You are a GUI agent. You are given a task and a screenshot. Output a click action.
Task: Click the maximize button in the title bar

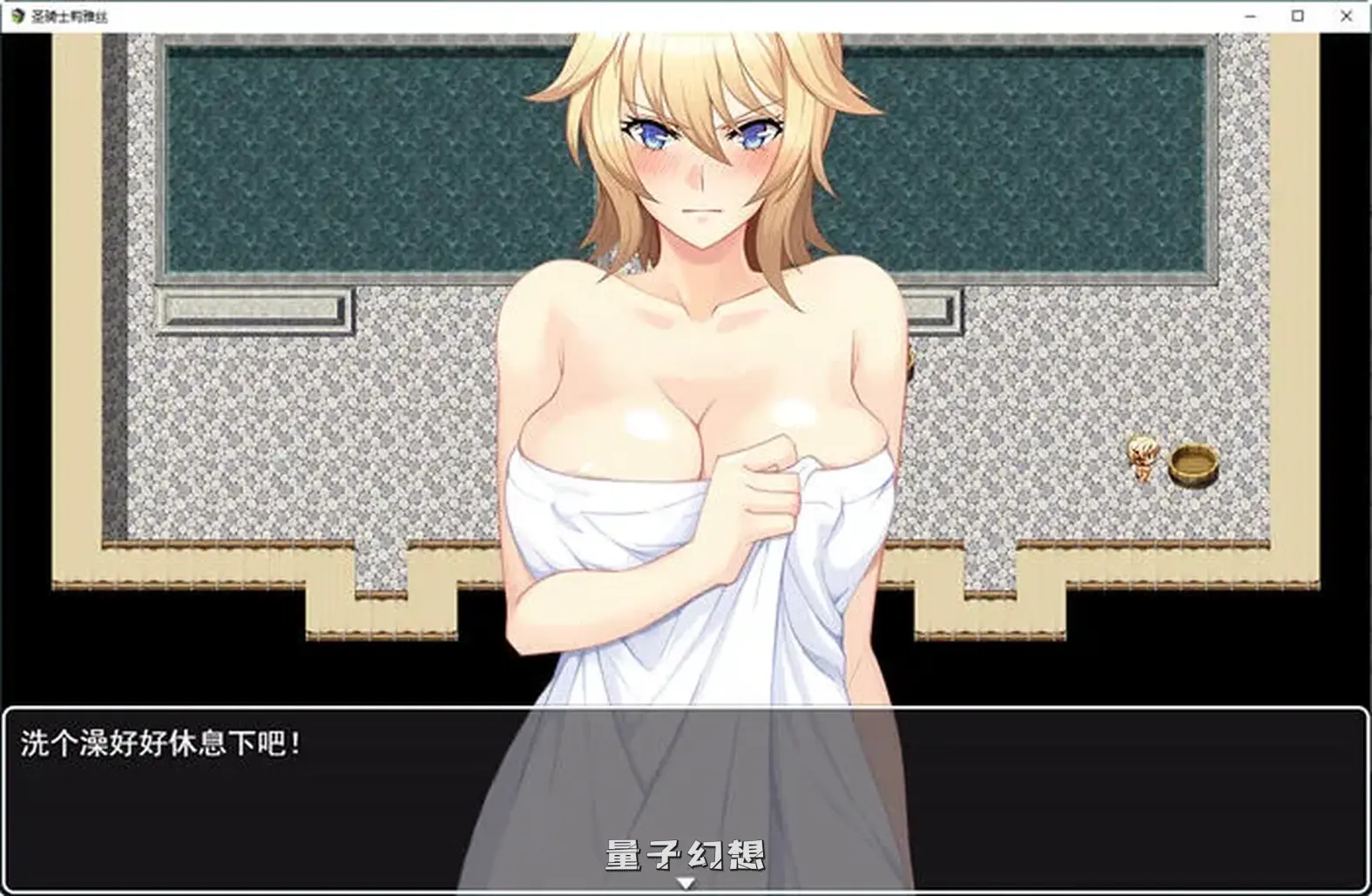point(1297,15)
